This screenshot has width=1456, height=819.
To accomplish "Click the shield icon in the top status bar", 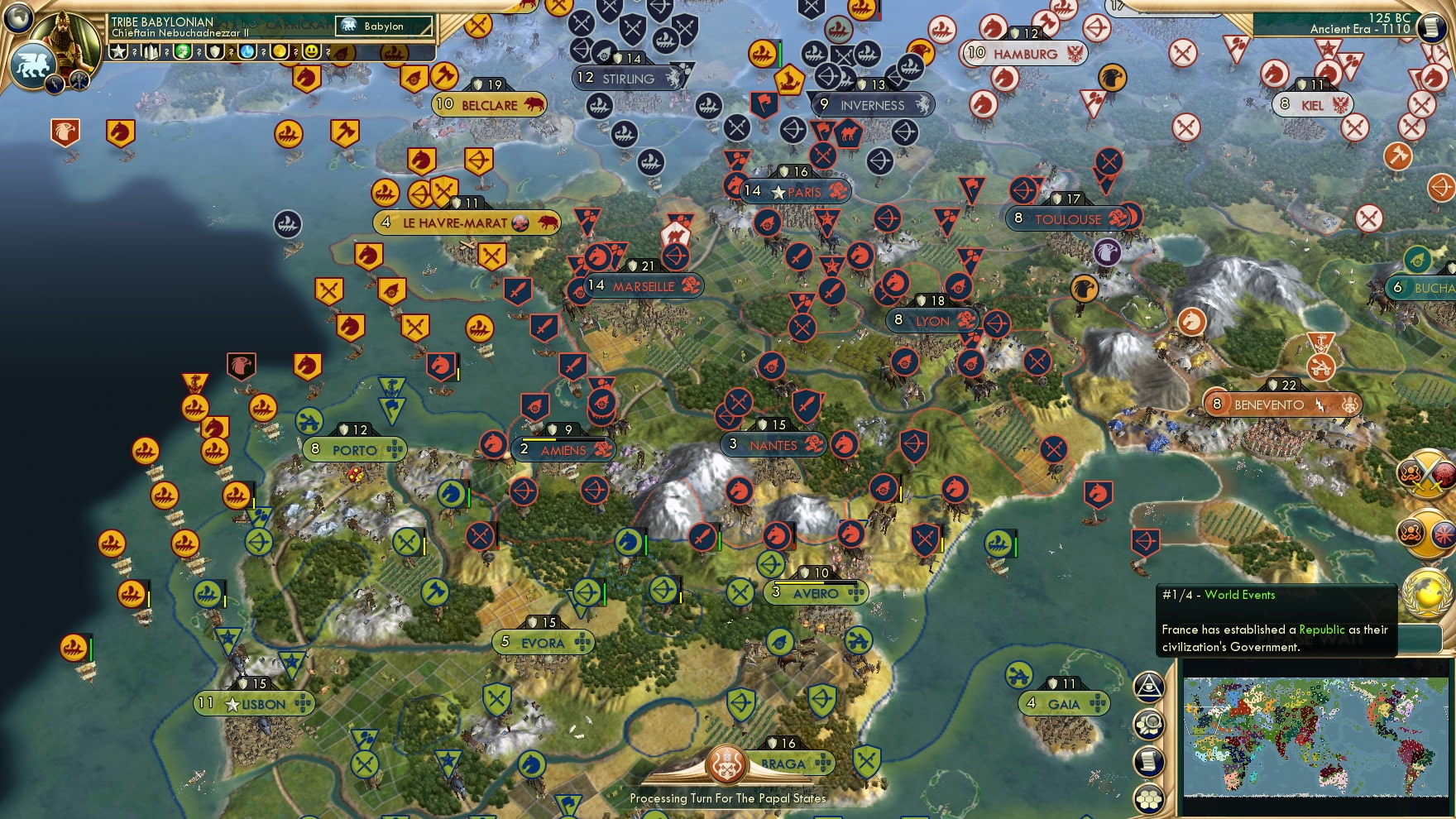I will 213,51.
